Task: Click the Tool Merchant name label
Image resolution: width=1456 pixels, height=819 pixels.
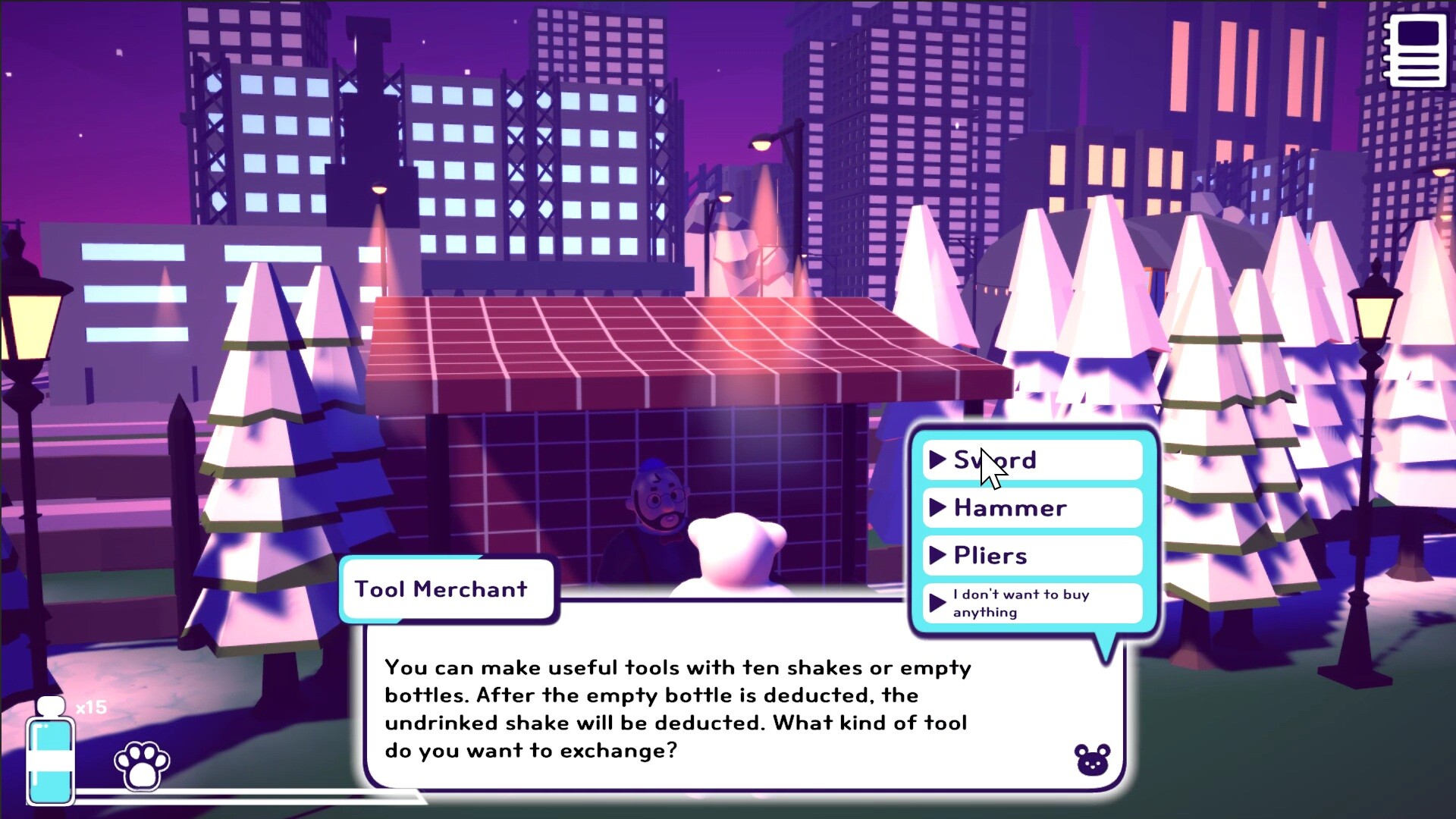Action: click(447, 588)
